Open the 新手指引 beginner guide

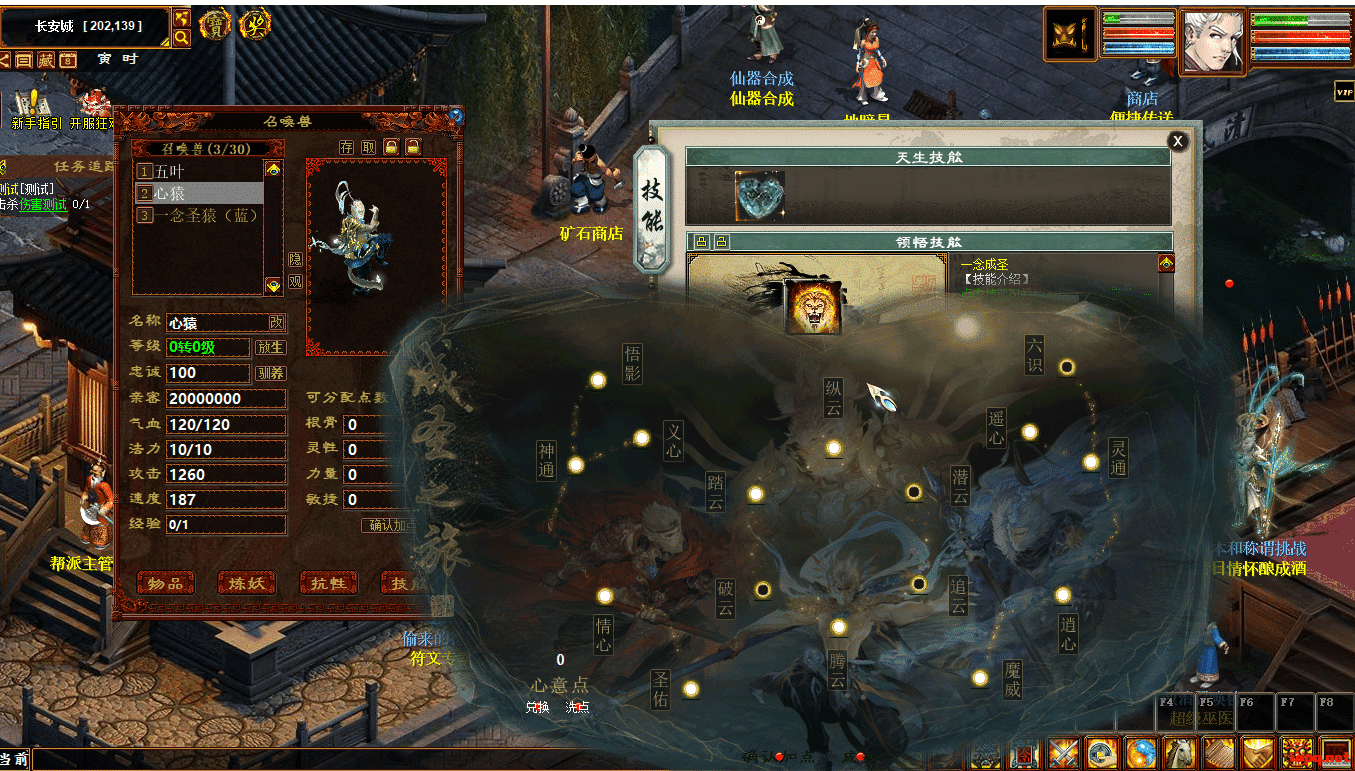(36, 110)
